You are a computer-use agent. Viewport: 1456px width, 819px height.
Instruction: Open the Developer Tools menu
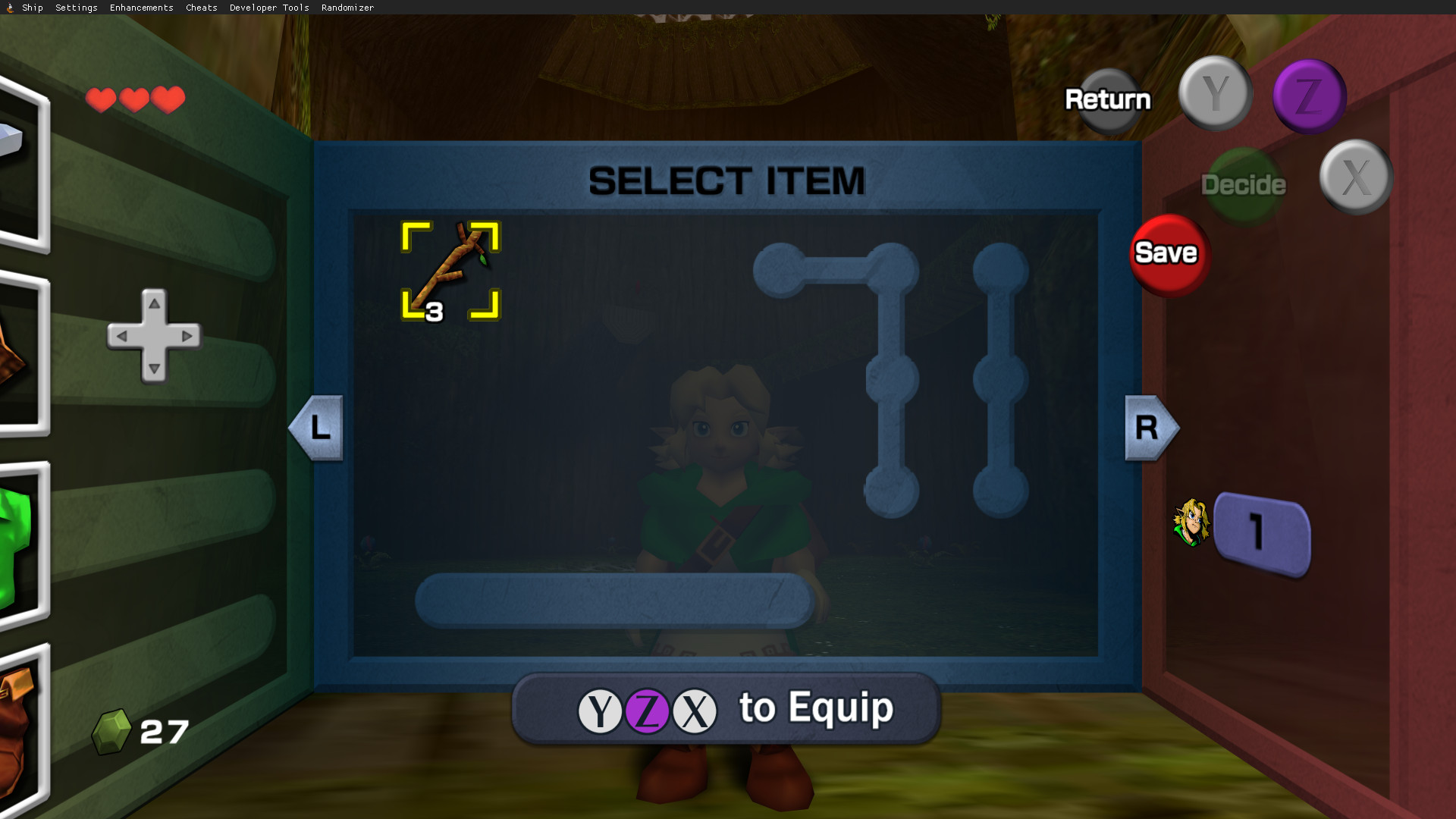[268, 8]
